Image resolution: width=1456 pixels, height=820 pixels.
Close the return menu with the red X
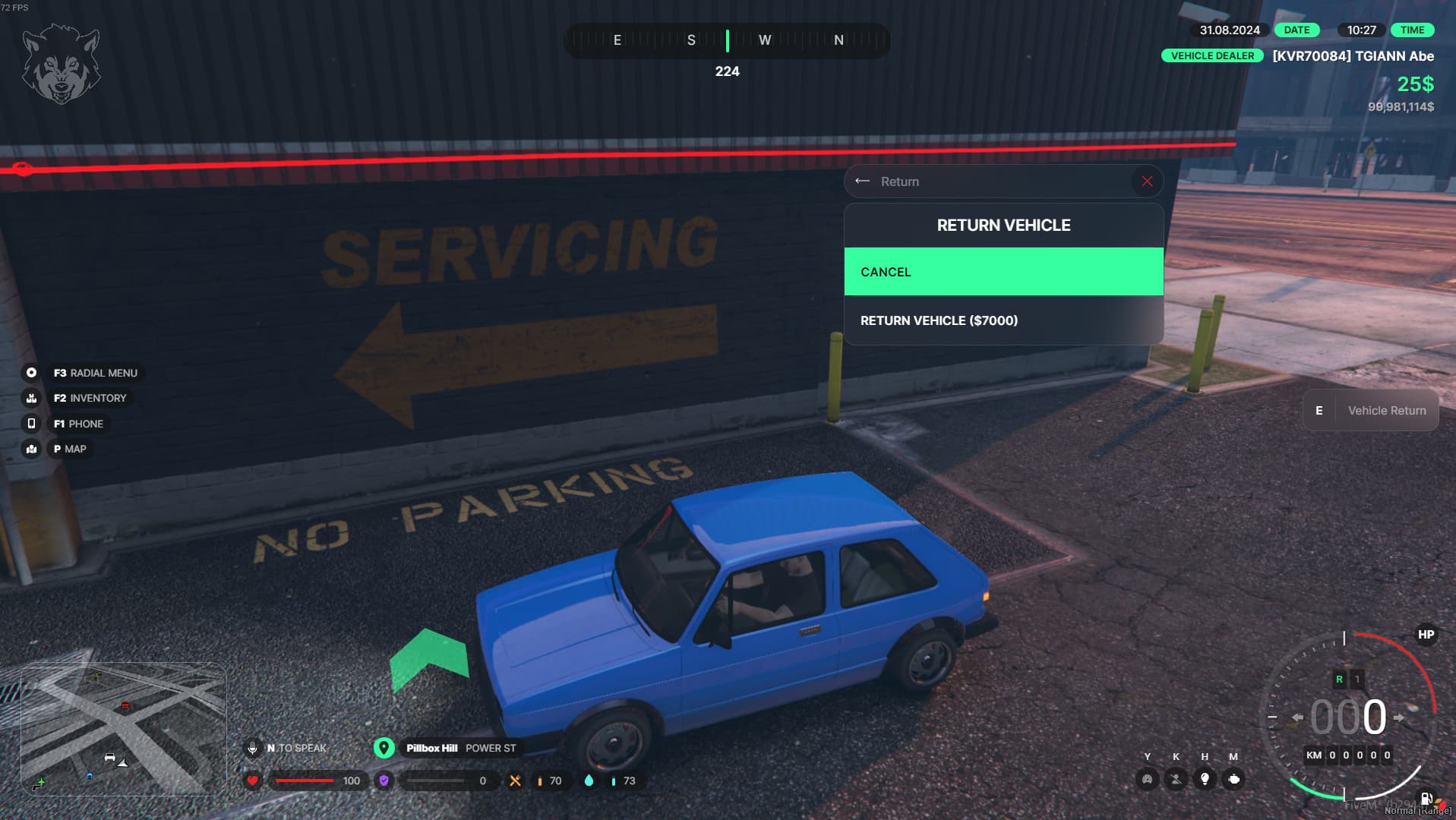click(1147, 181)
